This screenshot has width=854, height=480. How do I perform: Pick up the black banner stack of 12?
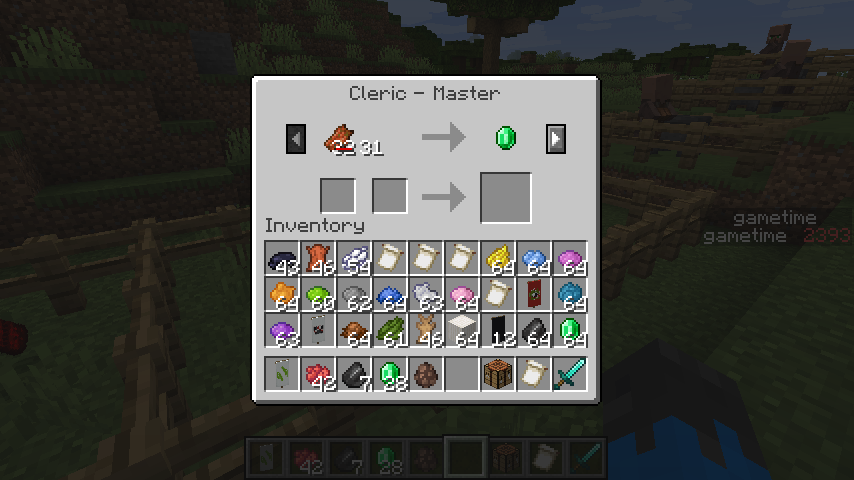pos(498,331)
